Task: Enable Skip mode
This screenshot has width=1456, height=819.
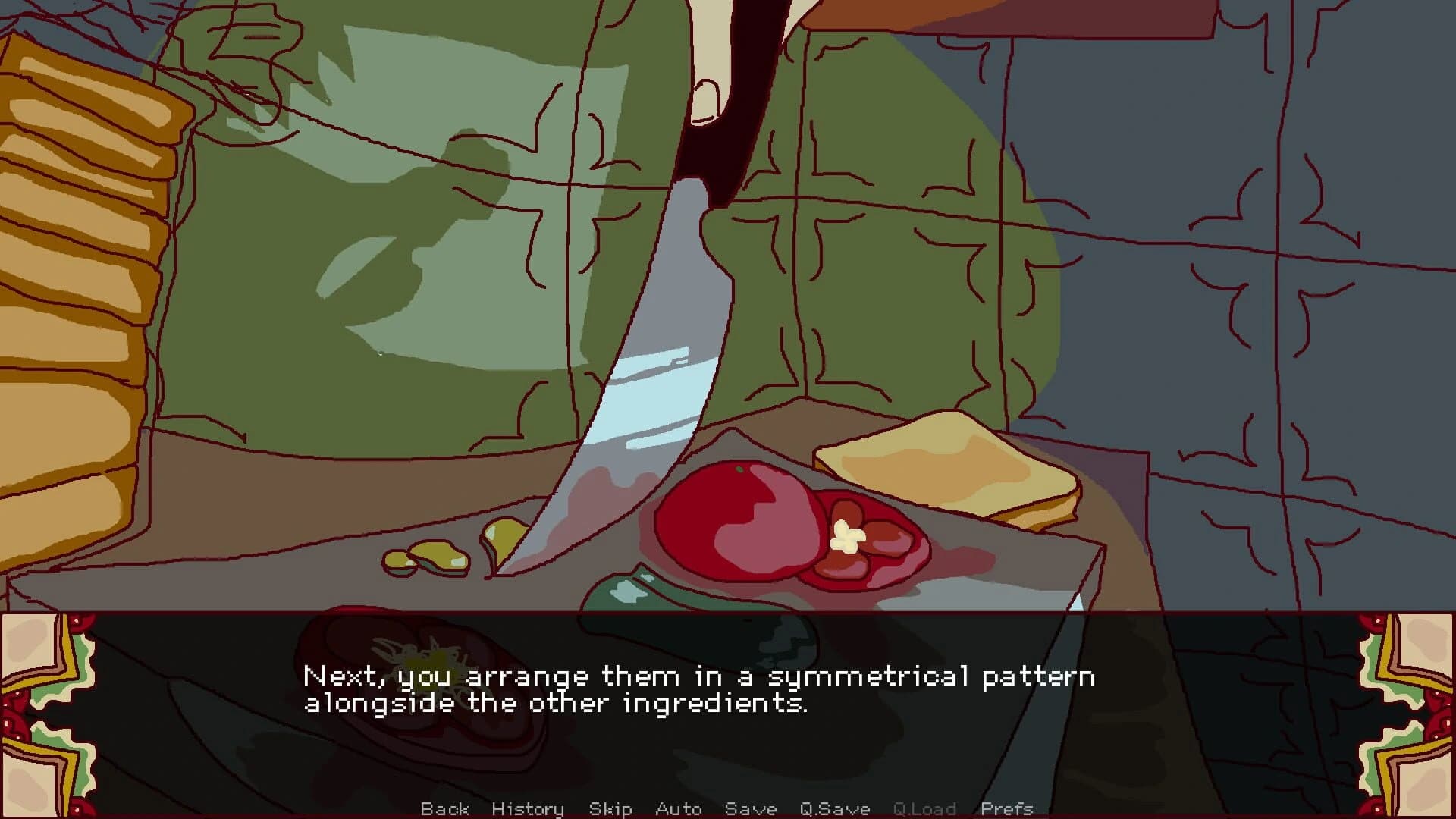Action: 611,809
